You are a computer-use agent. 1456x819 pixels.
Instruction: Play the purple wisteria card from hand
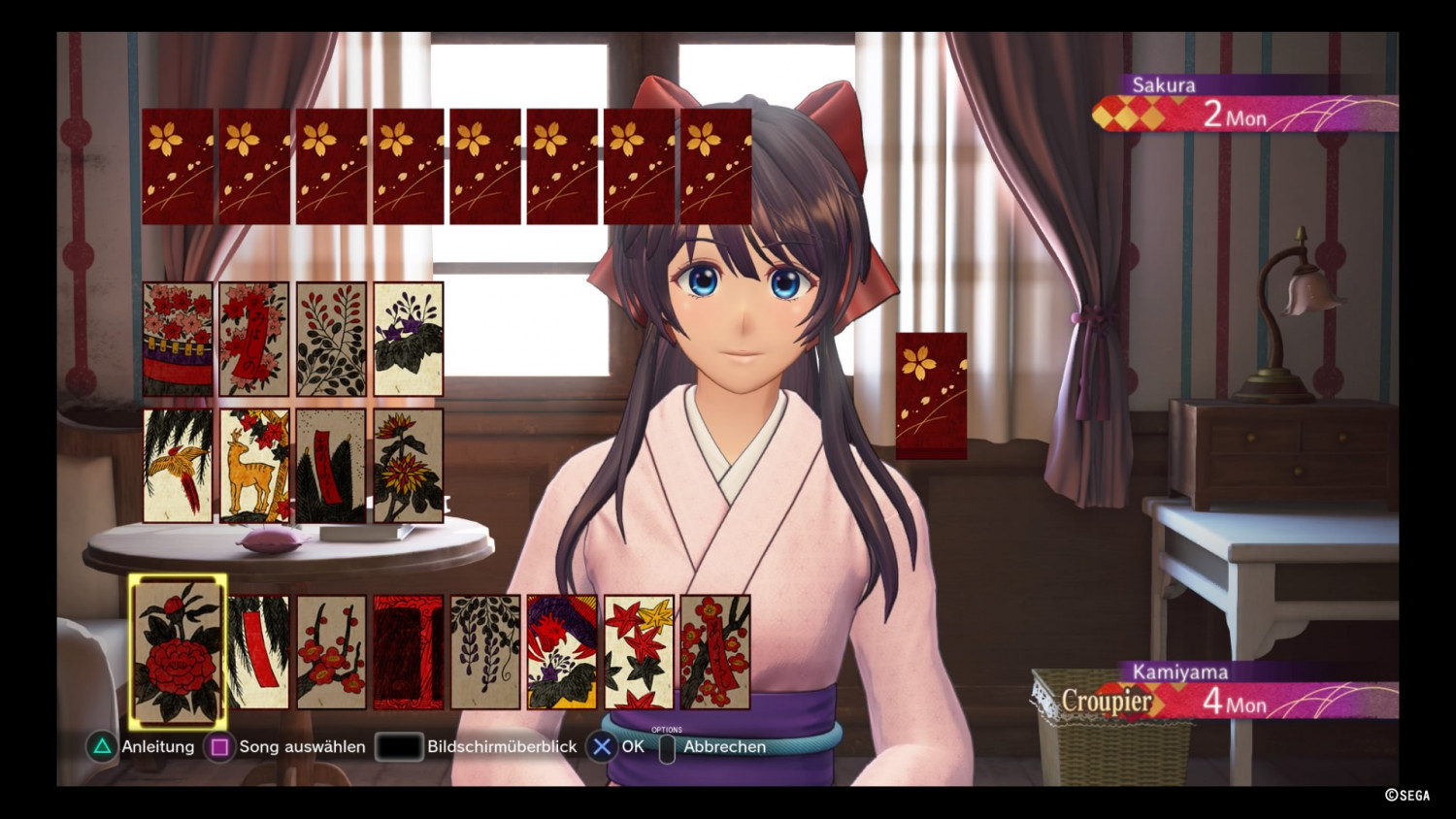tap(485, 652)
